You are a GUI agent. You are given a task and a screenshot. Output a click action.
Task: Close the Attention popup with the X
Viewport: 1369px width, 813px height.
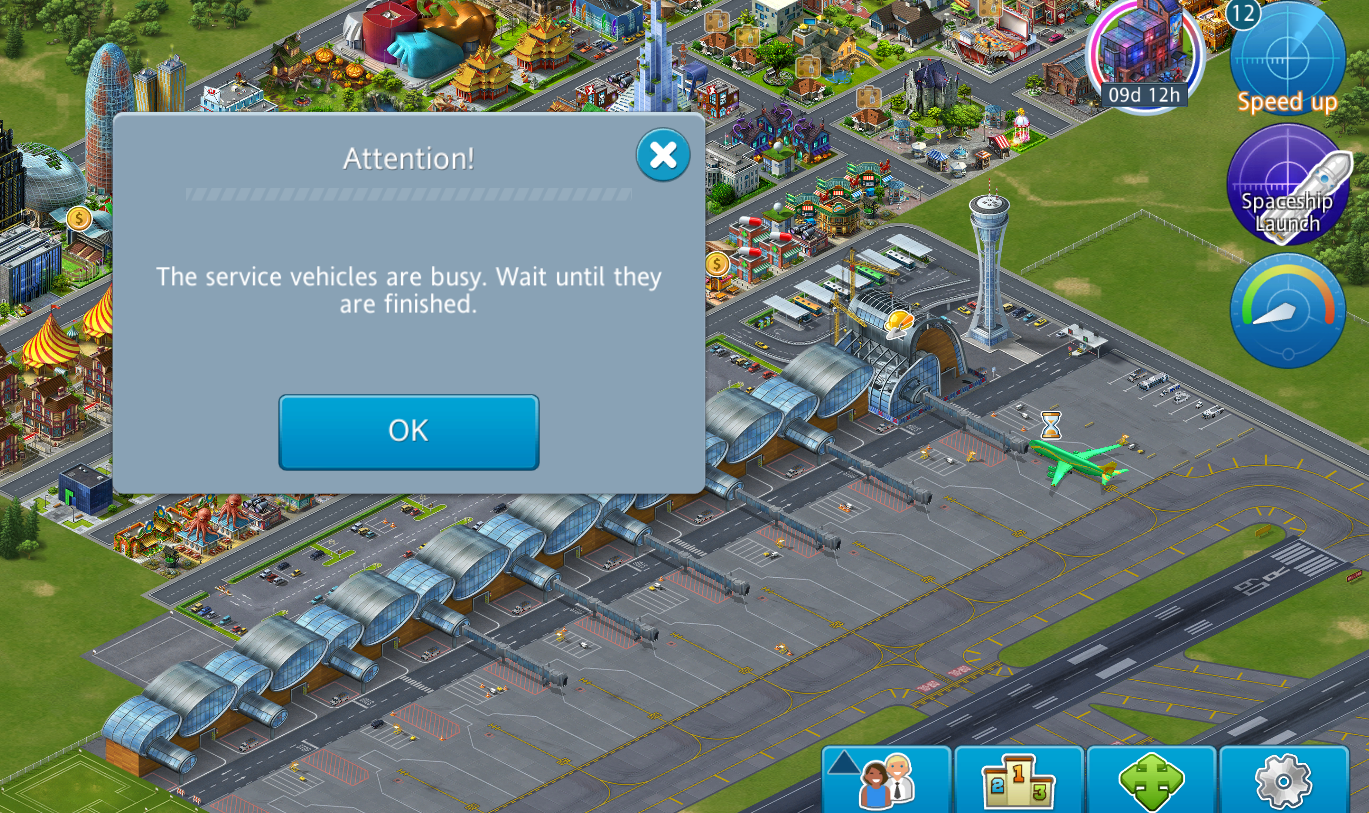[663, 155]
